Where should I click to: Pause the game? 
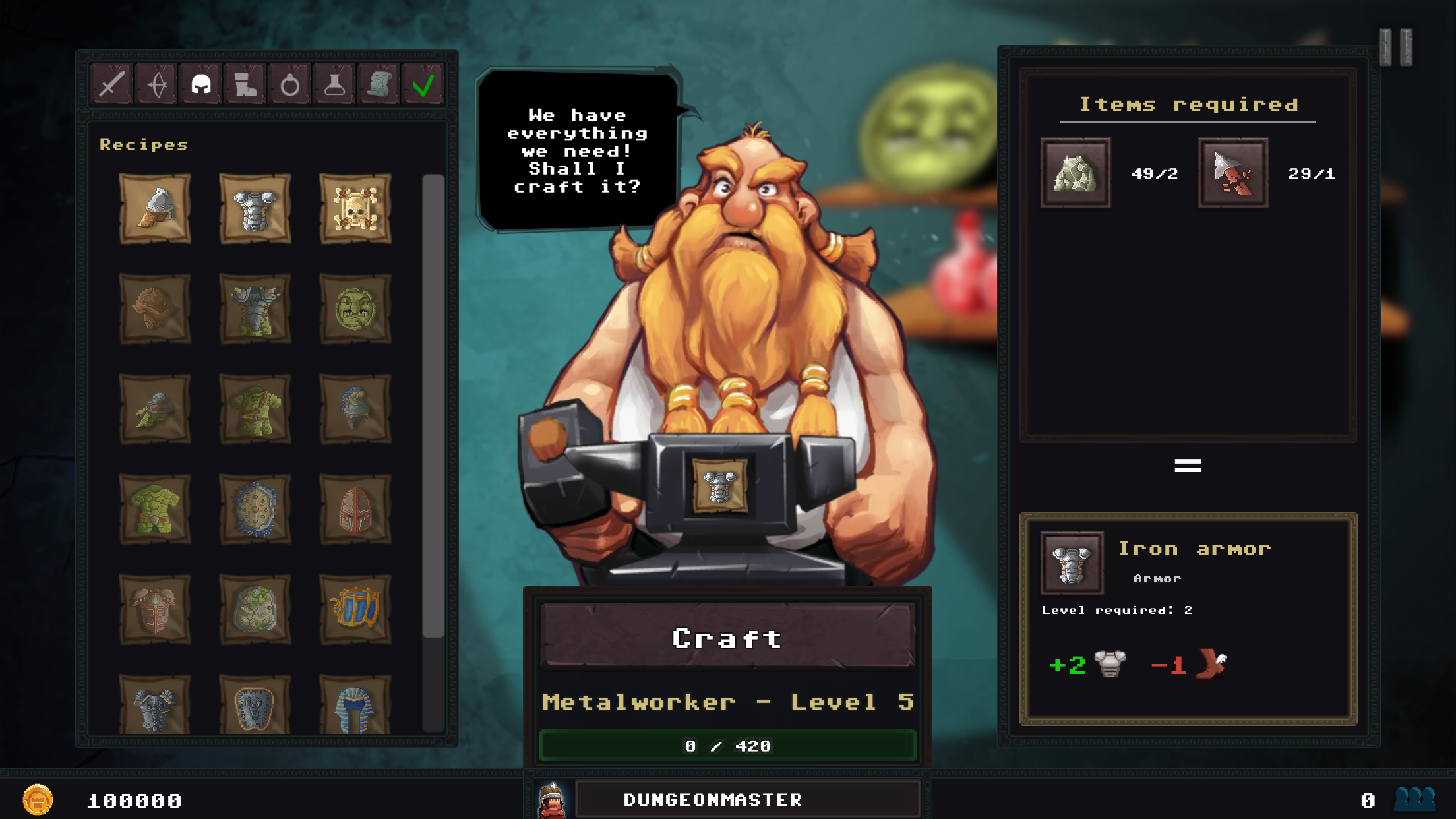click(x=1395, y=47)
